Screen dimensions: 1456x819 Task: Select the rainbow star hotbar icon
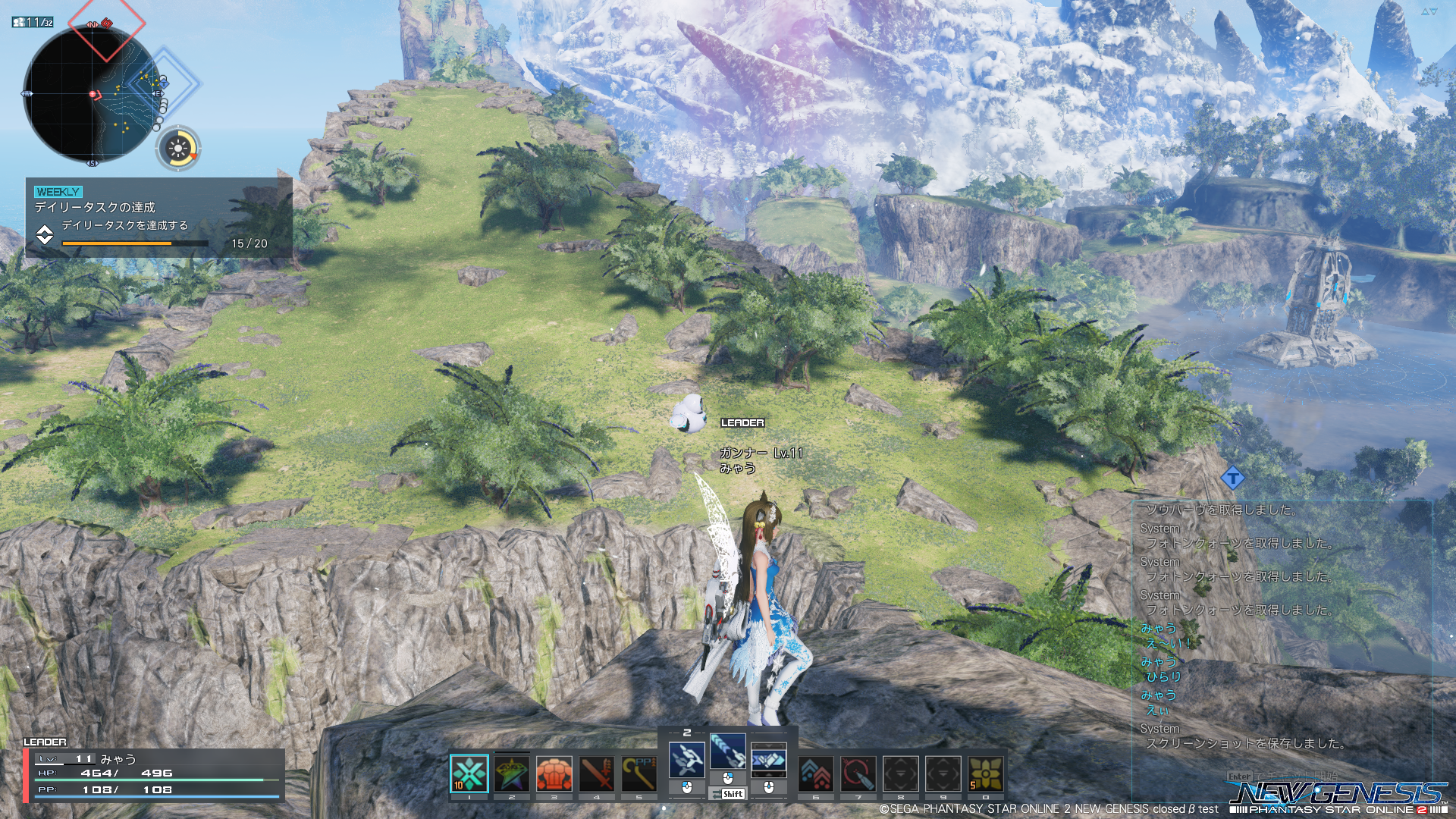512,773
